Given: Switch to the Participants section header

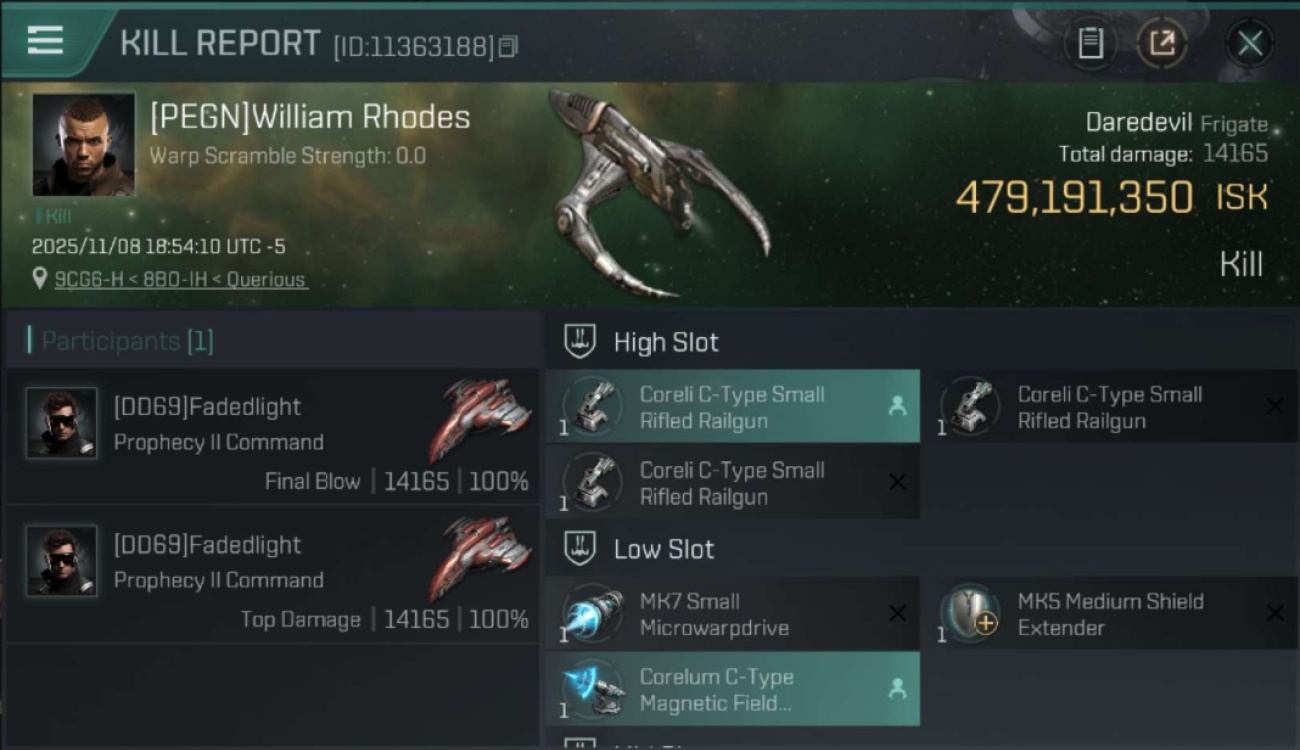Looking at the screenshot, I should [120, 341].
